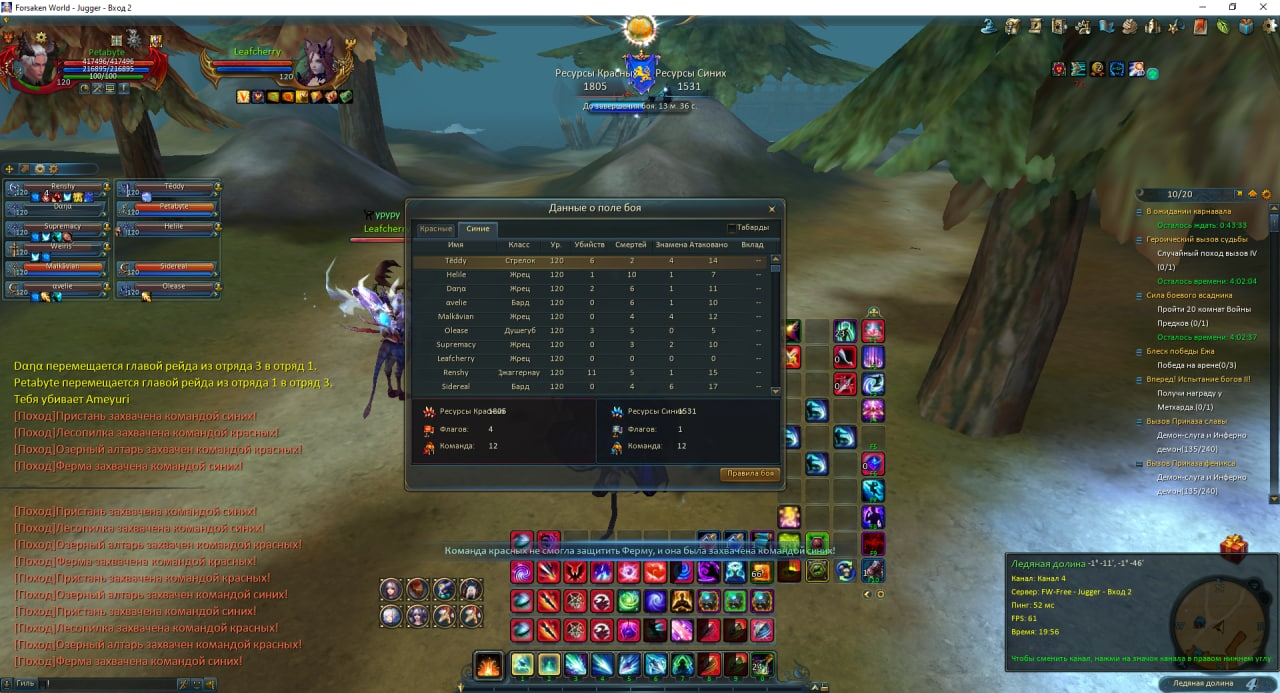The width and height of the screenshot is (1280, 693).
Task: Switch to the Красные team tab
Action: [x=436, y=229]
